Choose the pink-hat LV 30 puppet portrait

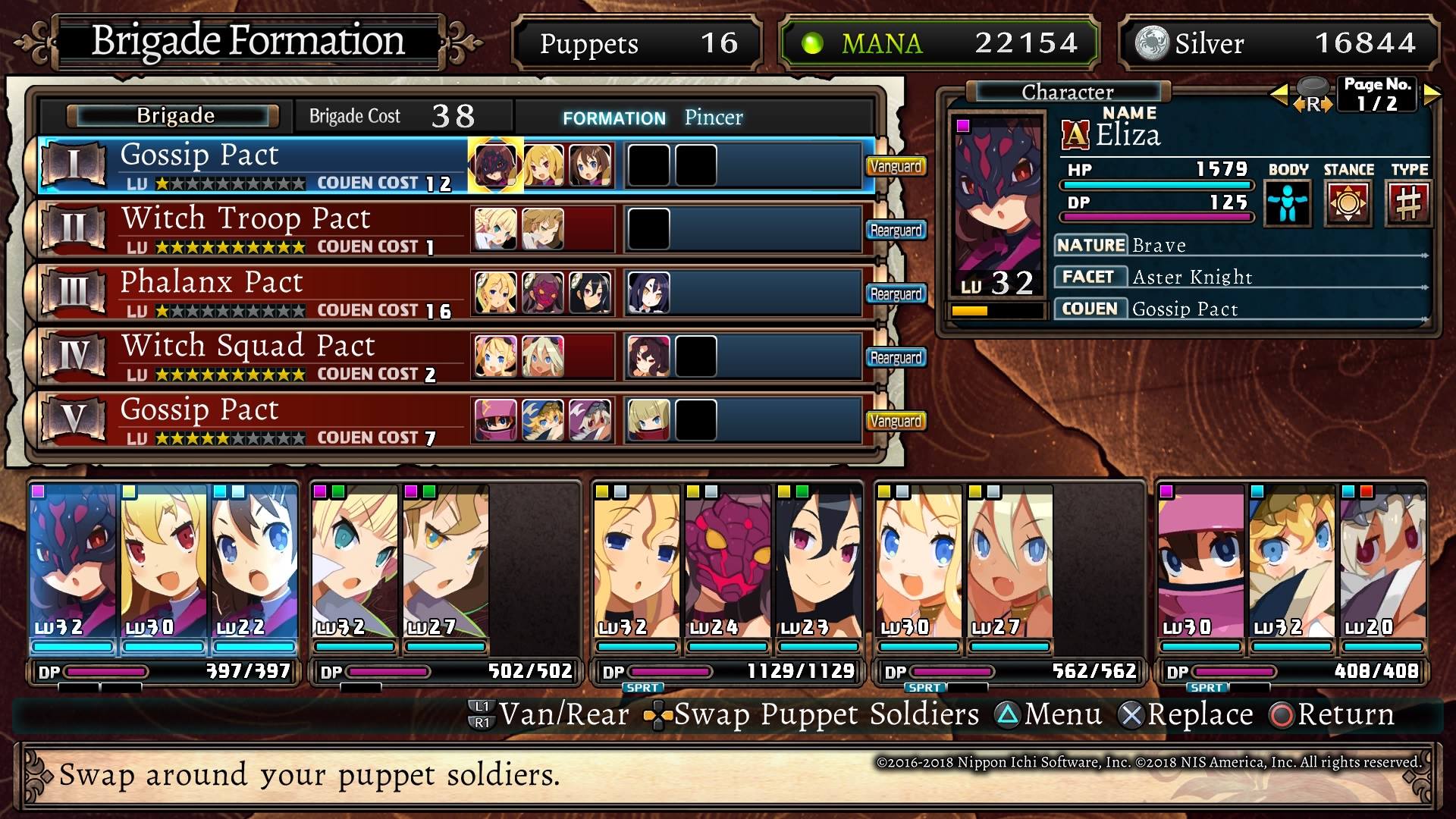pyautogui.click(x=1200, y=561)
